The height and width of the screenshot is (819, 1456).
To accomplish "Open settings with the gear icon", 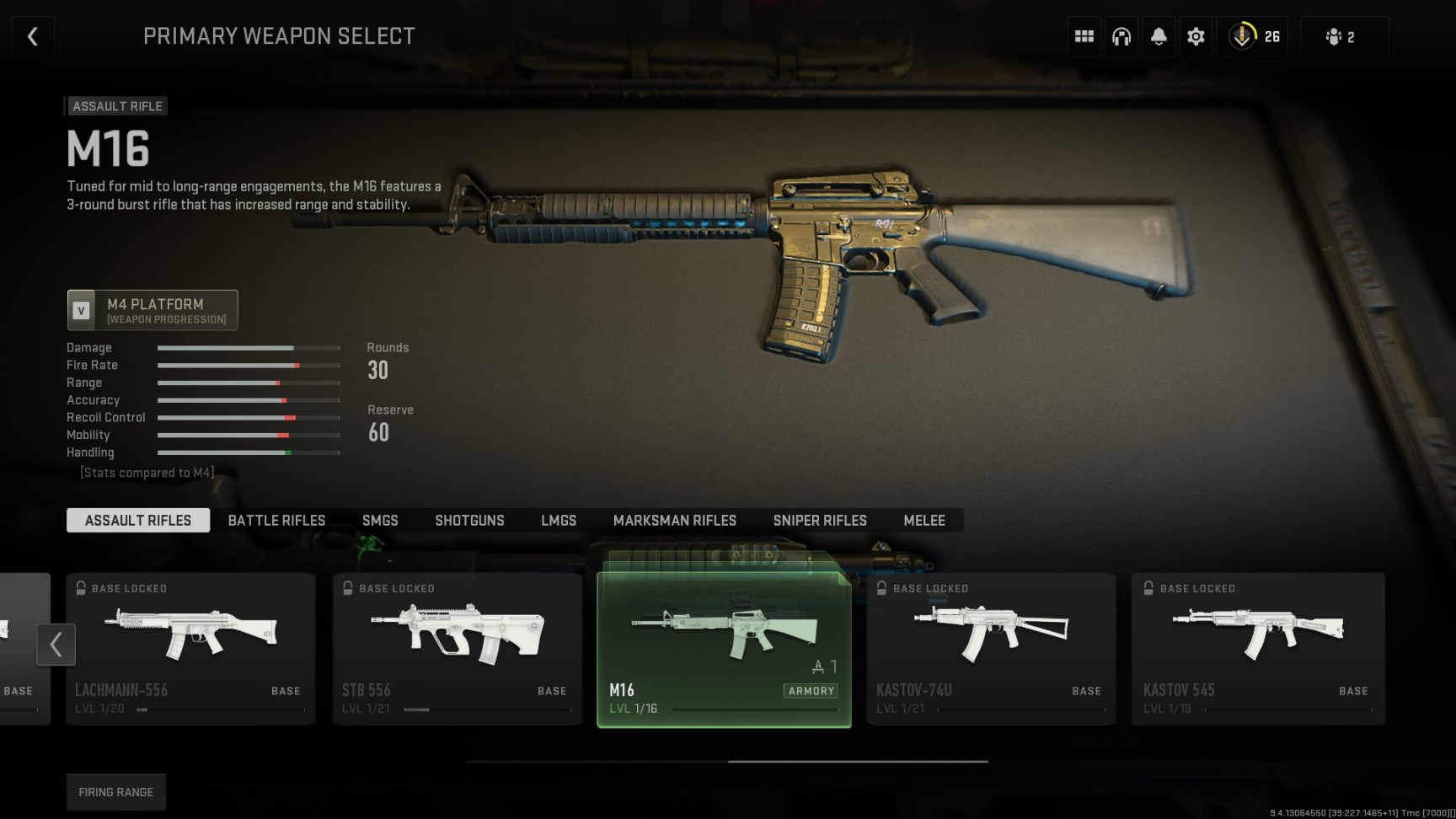I will 1196,36.
